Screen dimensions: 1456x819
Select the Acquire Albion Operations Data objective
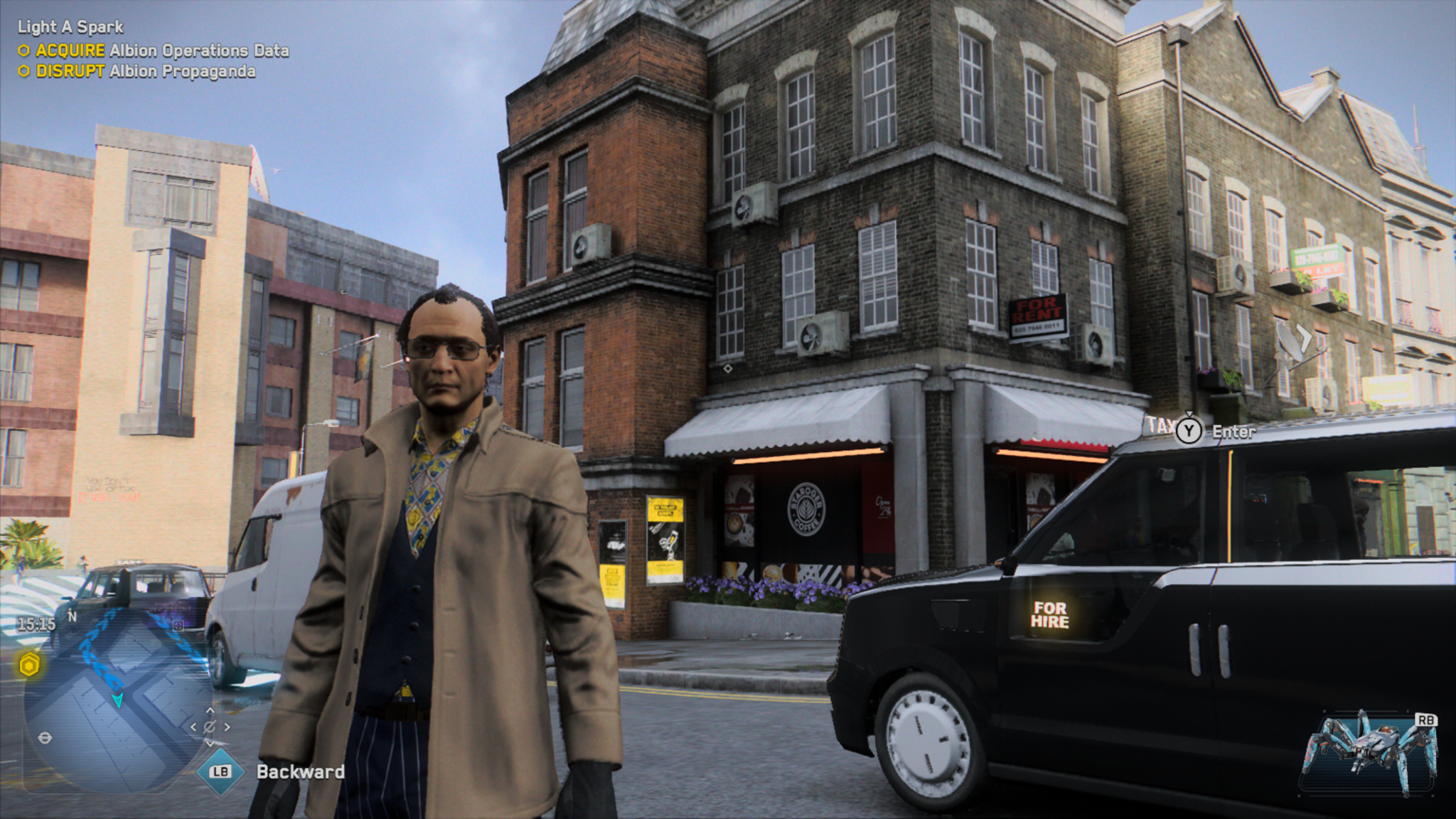[x=162, y=50]
